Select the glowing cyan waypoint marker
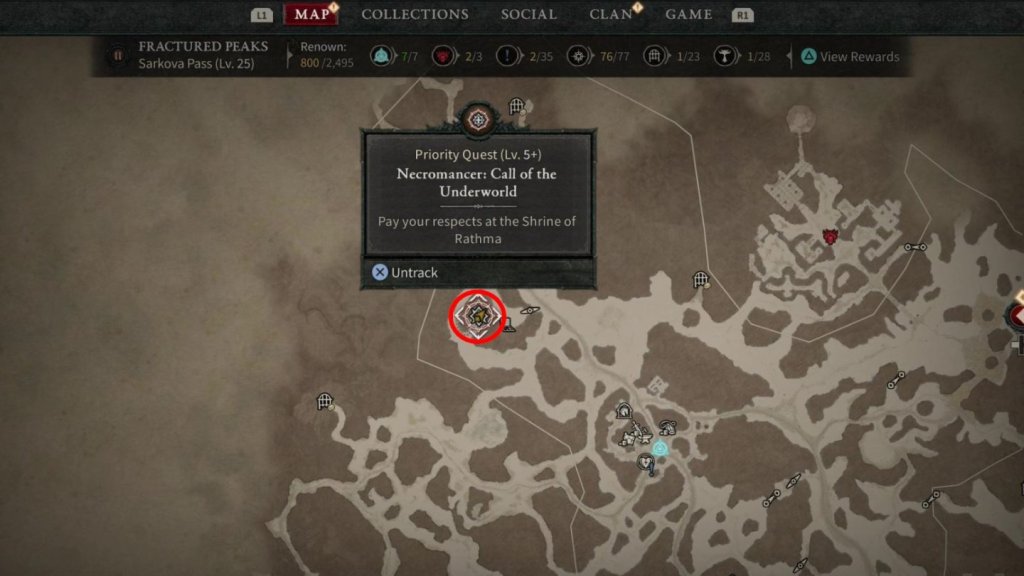This screenshot has height=576, width=1024. tap(660, 448)
